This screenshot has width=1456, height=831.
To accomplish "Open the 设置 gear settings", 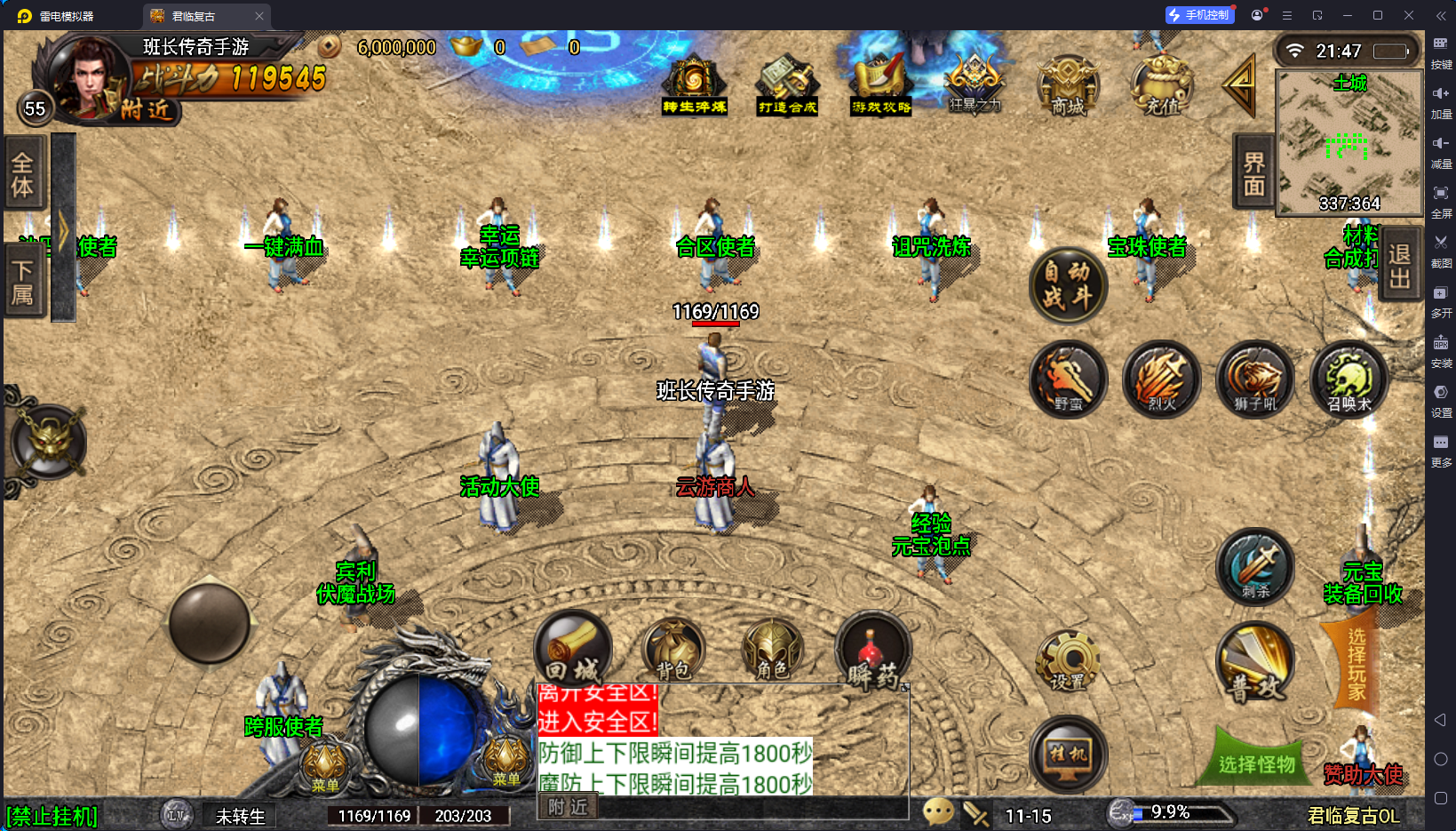I will pyautogui.click(x=1068, y=662).
